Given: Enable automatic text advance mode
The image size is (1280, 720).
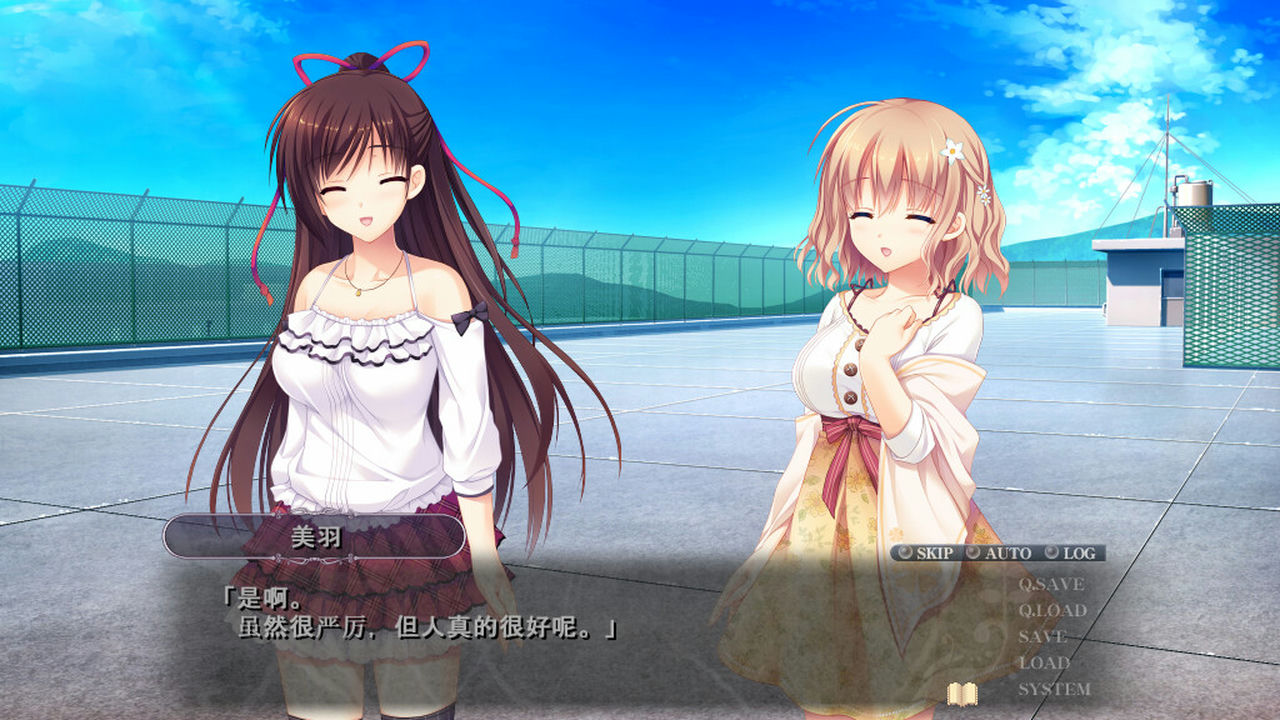Looking at the screenshot, I should coord(1008,551).
